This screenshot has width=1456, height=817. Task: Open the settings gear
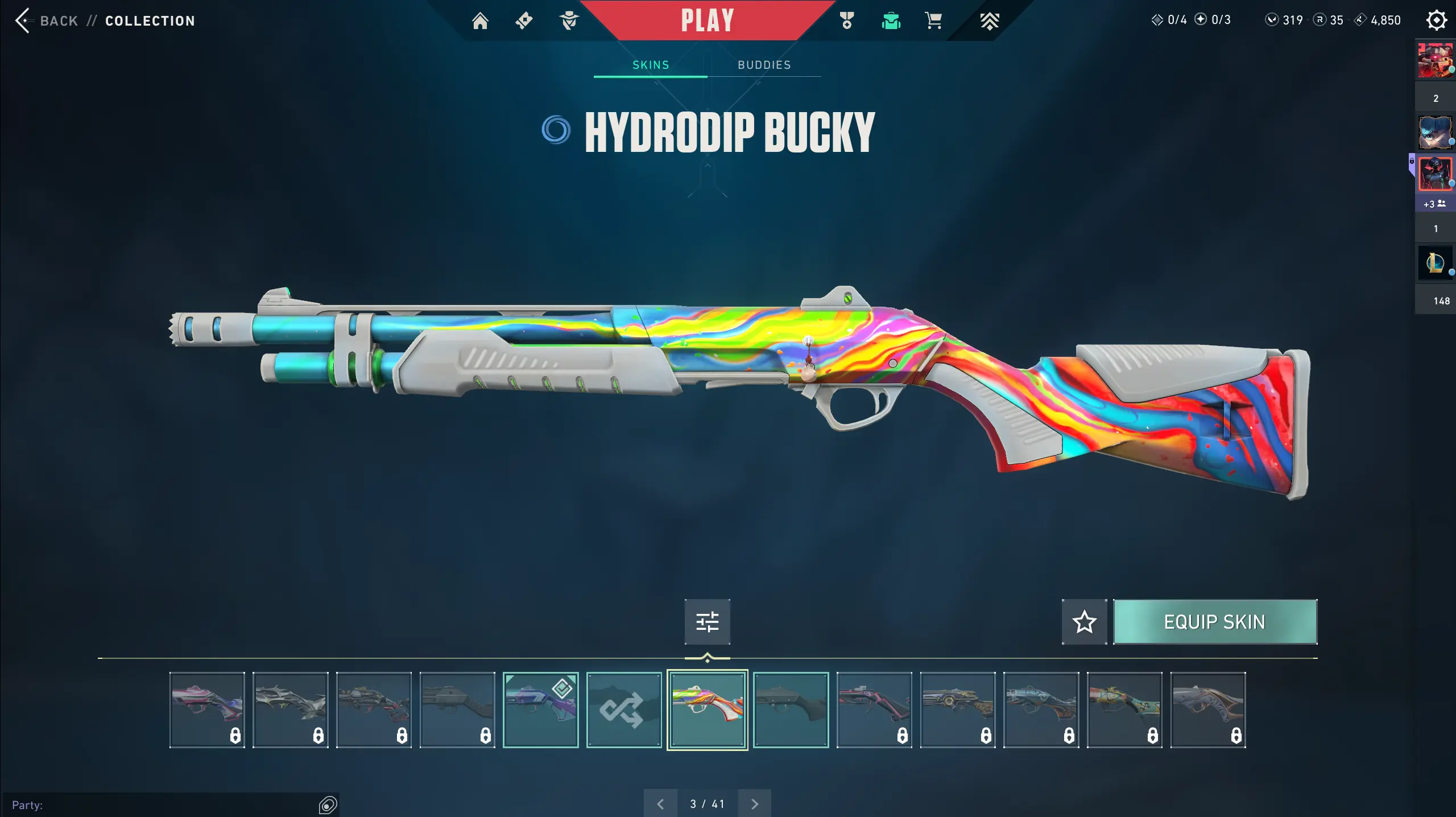coord(1436,21)
